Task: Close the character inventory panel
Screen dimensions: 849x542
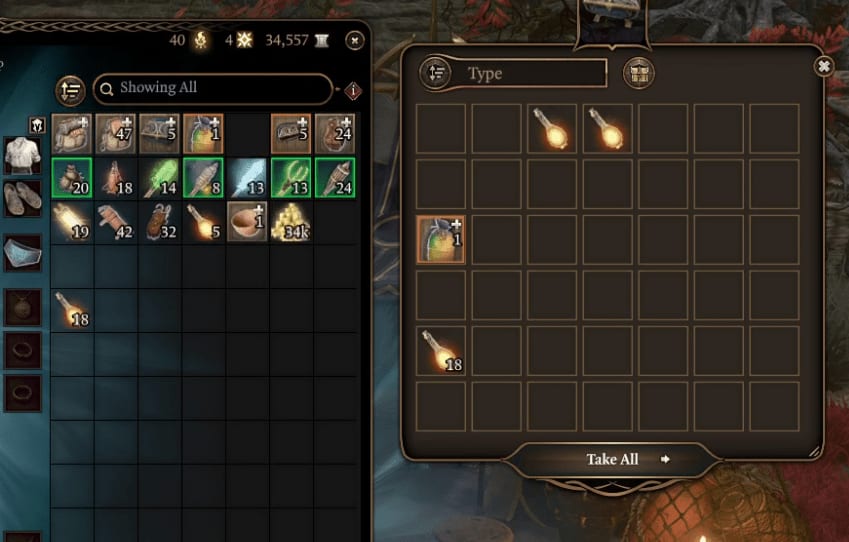Action: pyautogui.click(x=354, y=40)
